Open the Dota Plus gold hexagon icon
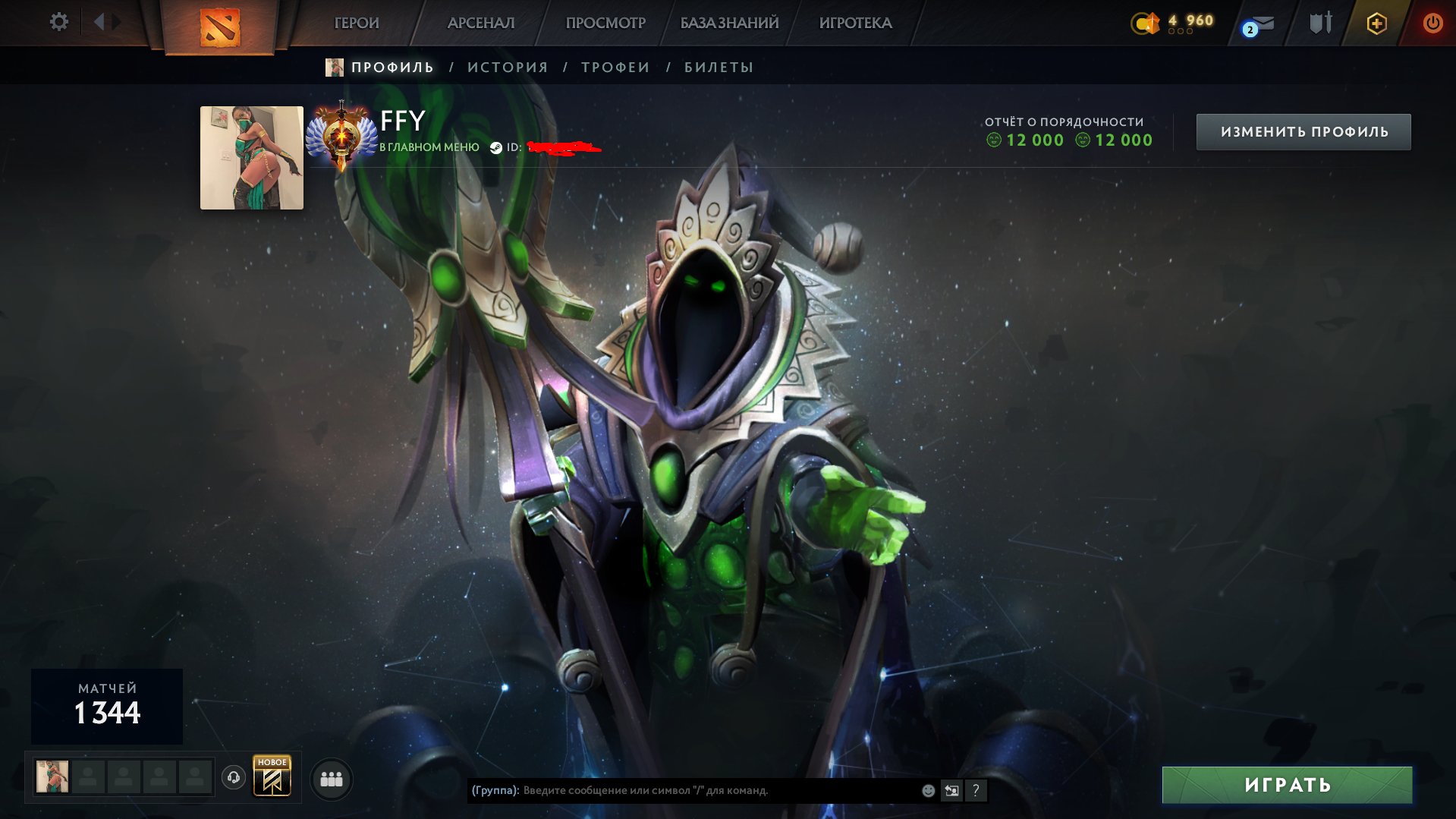The height and width of the screenshot is (819, 1456). tap(1376, 24)
